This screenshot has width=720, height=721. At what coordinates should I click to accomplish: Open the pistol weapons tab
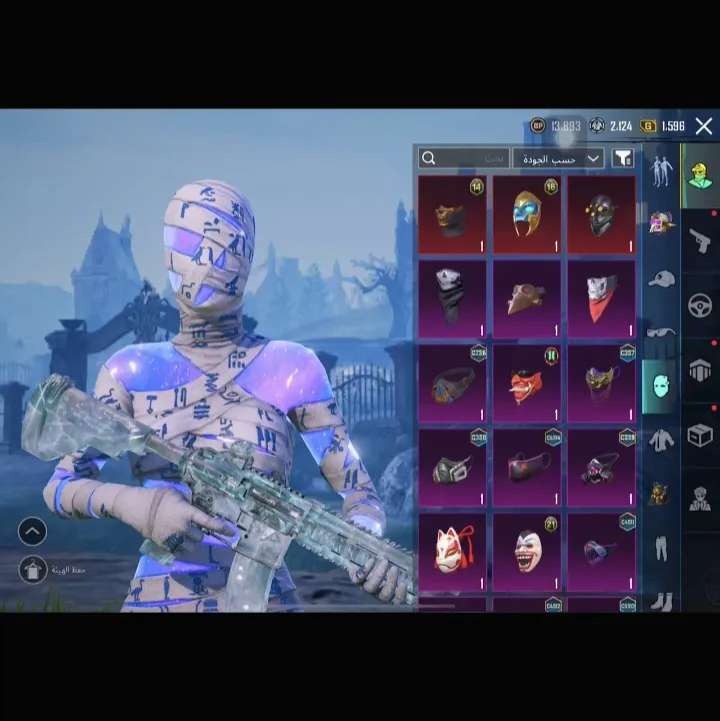[x=700, y=240]
